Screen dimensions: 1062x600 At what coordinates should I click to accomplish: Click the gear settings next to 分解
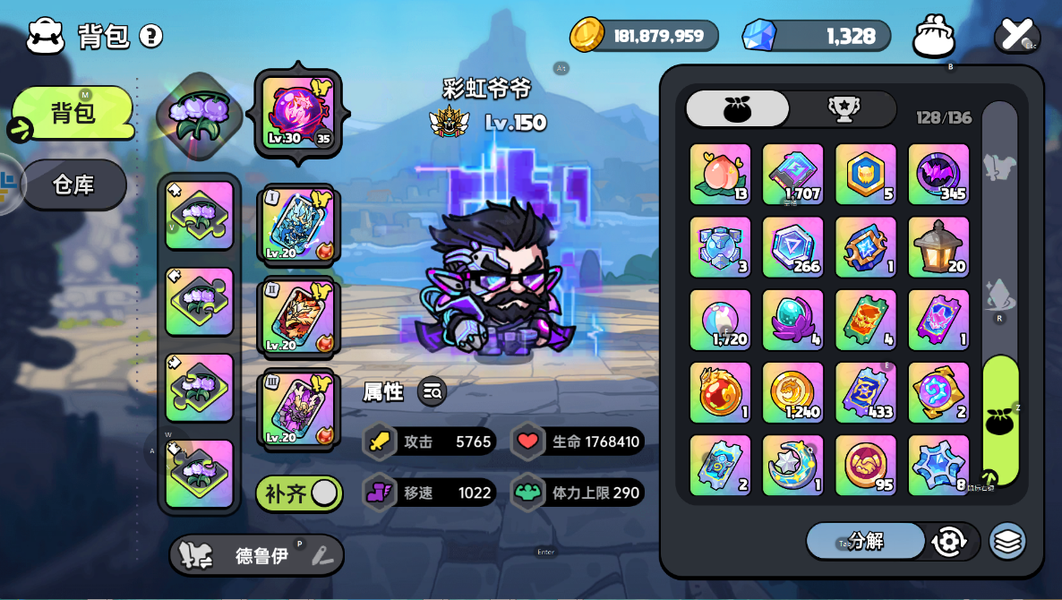pyautogui.click(x=948, y=541)
